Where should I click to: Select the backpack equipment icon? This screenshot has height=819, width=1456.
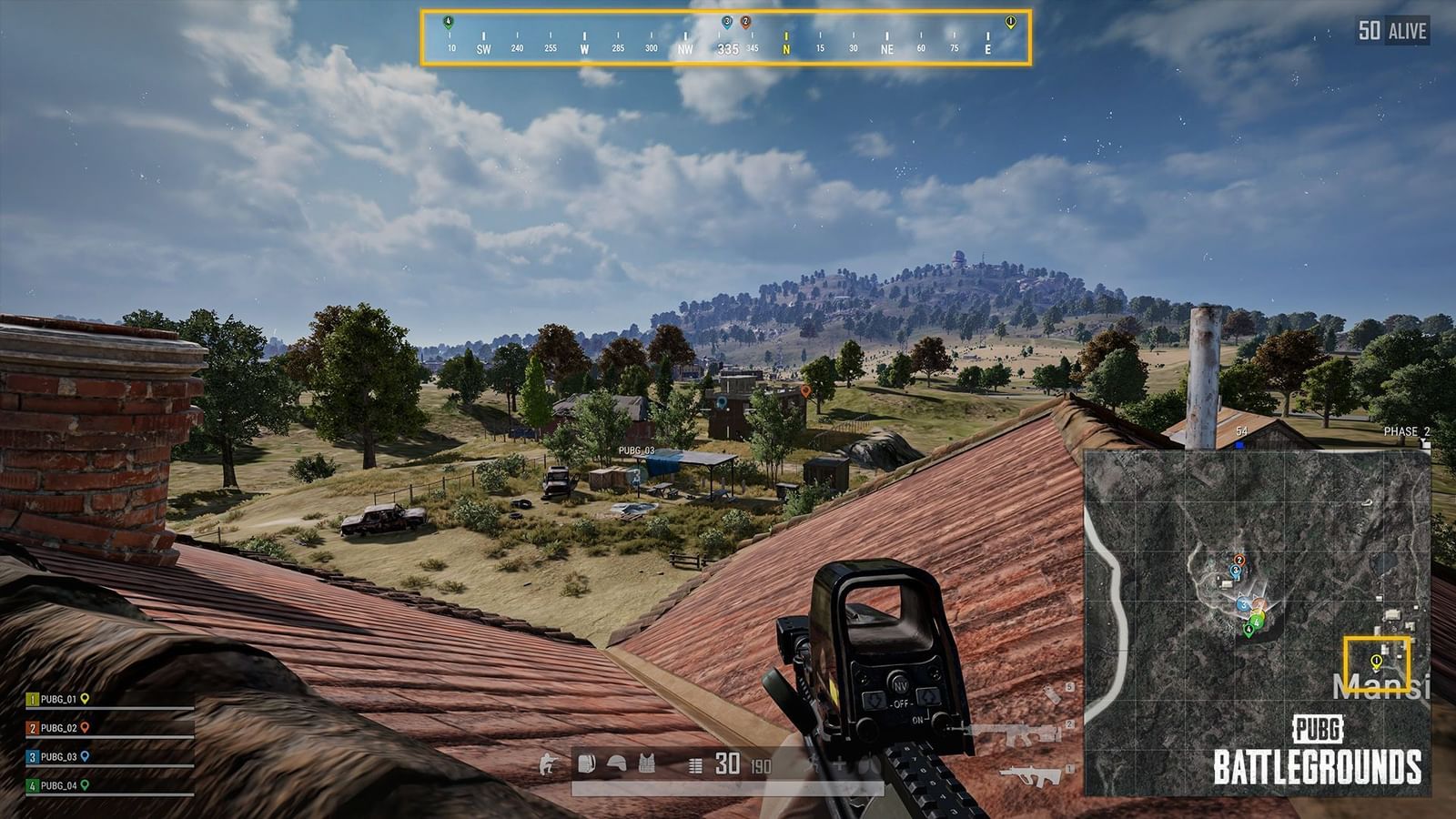tap(586, 764)
